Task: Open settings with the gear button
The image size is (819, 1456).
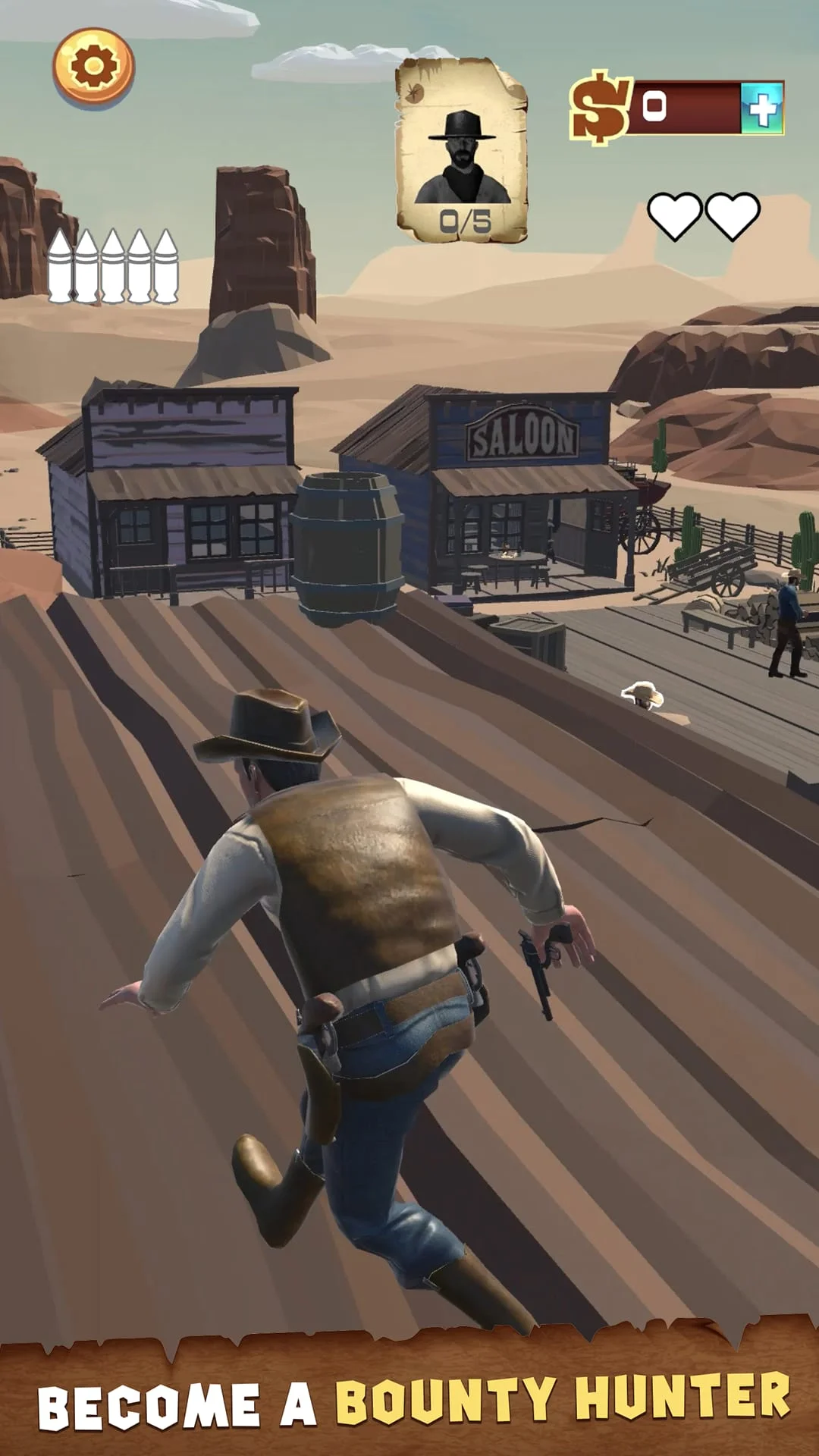Action: click(x=93, y=67)
